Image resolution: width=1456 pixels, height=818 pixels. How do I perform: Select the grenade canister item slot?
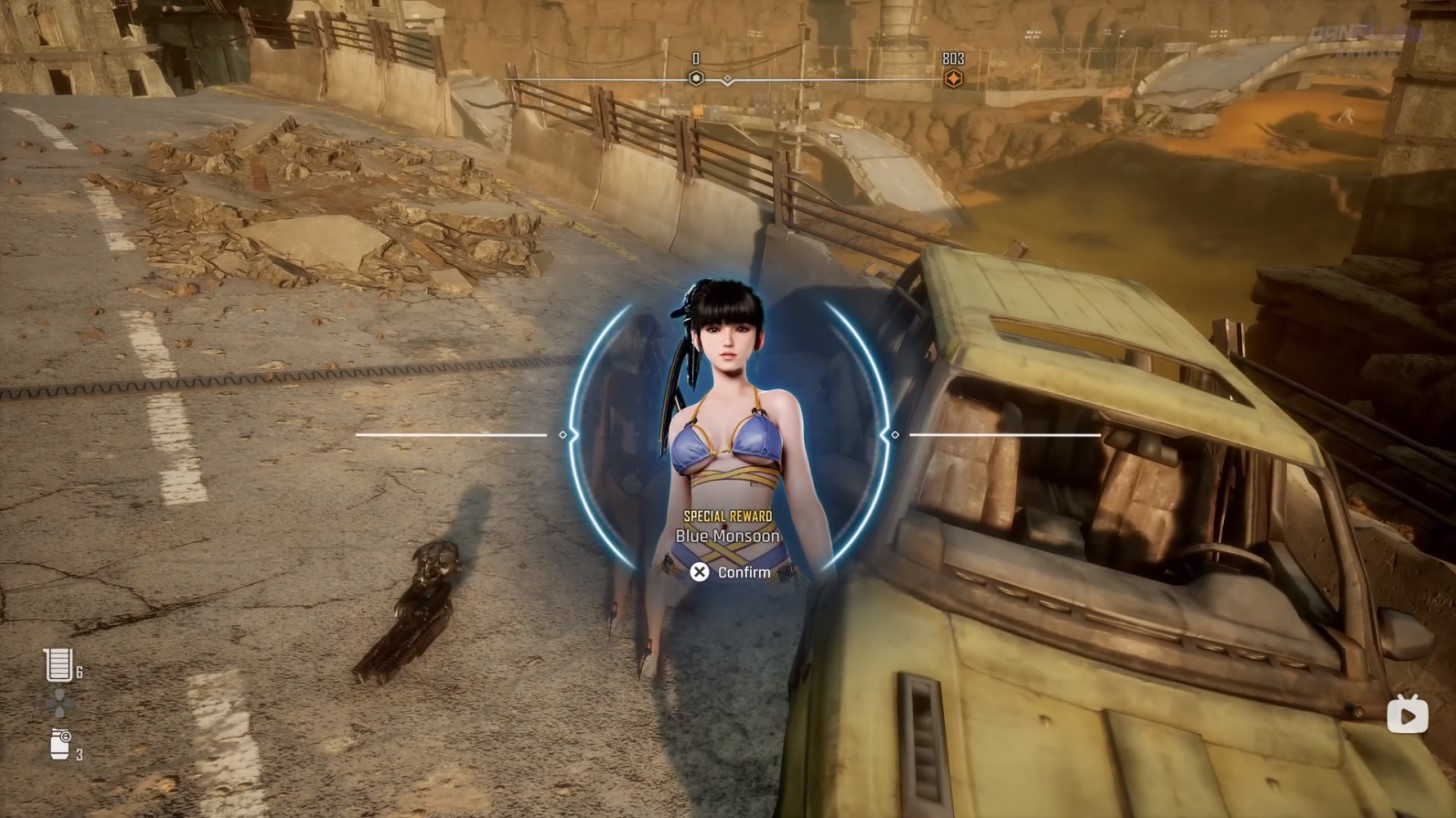(x=60, y=744)
